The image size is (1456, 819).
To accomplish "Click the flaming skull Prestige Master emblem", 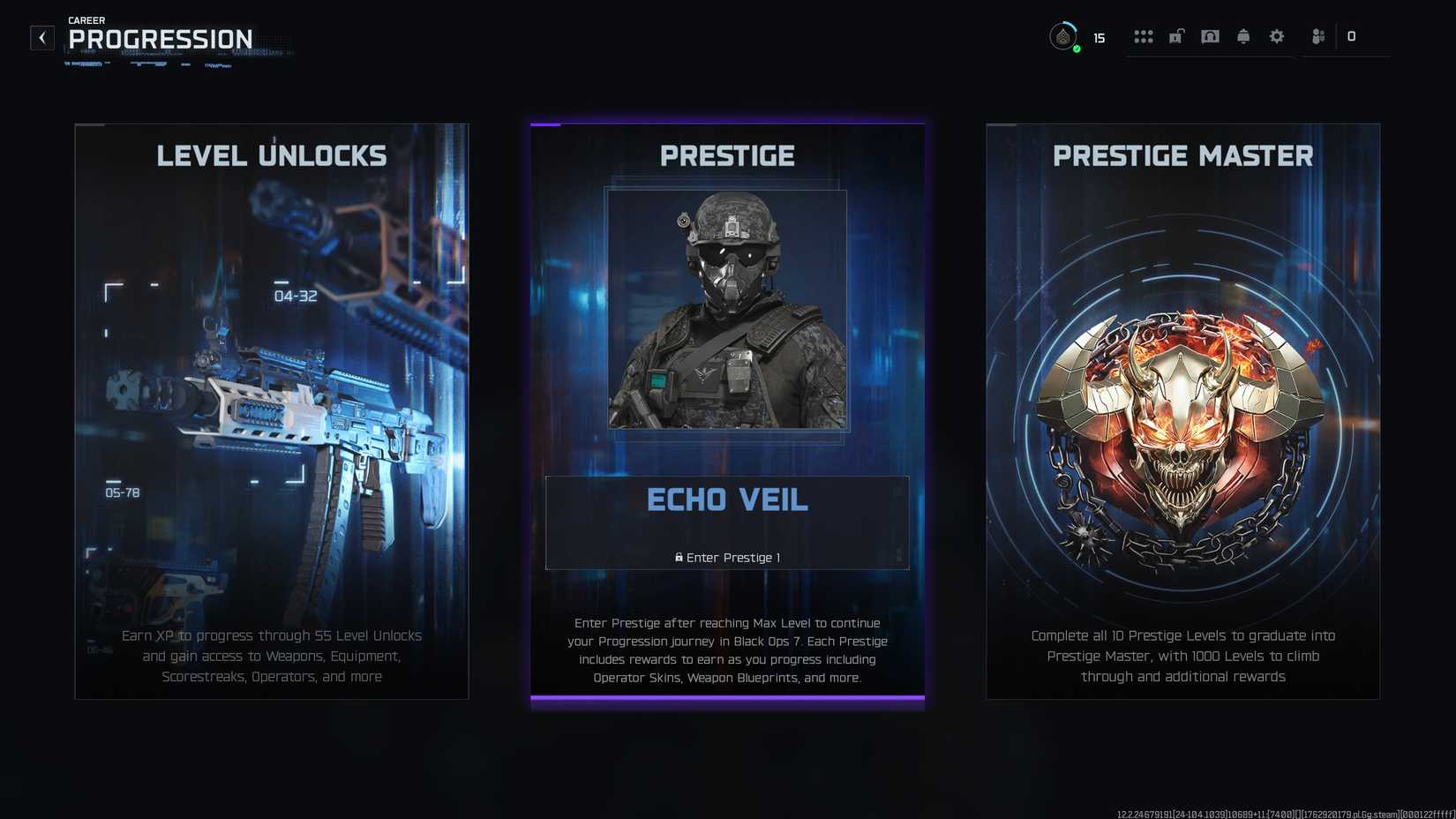I will pyautogui.click(x=1182, y=424).
